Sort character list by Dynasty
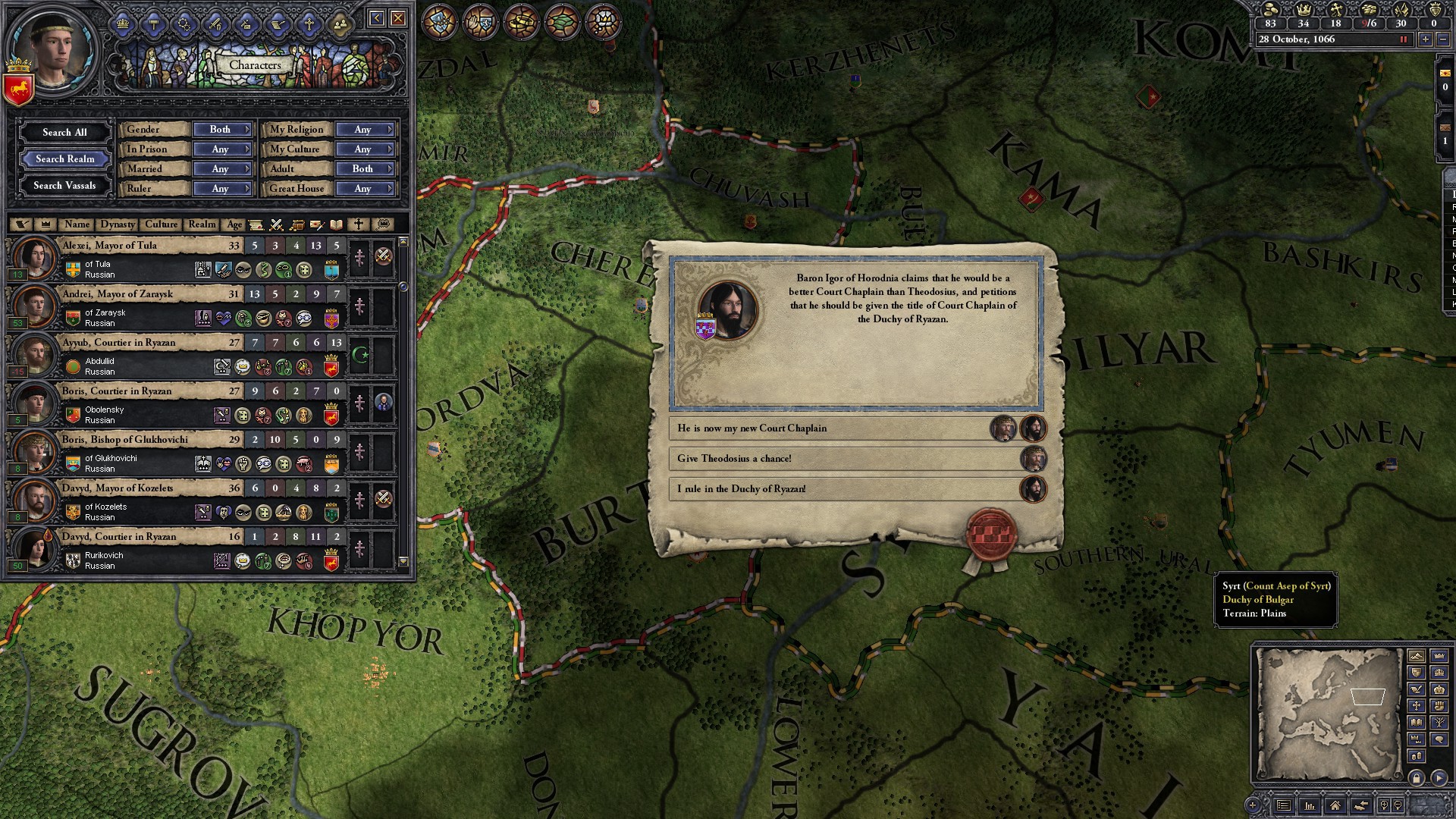1456x819 pixels. [118, 224]
